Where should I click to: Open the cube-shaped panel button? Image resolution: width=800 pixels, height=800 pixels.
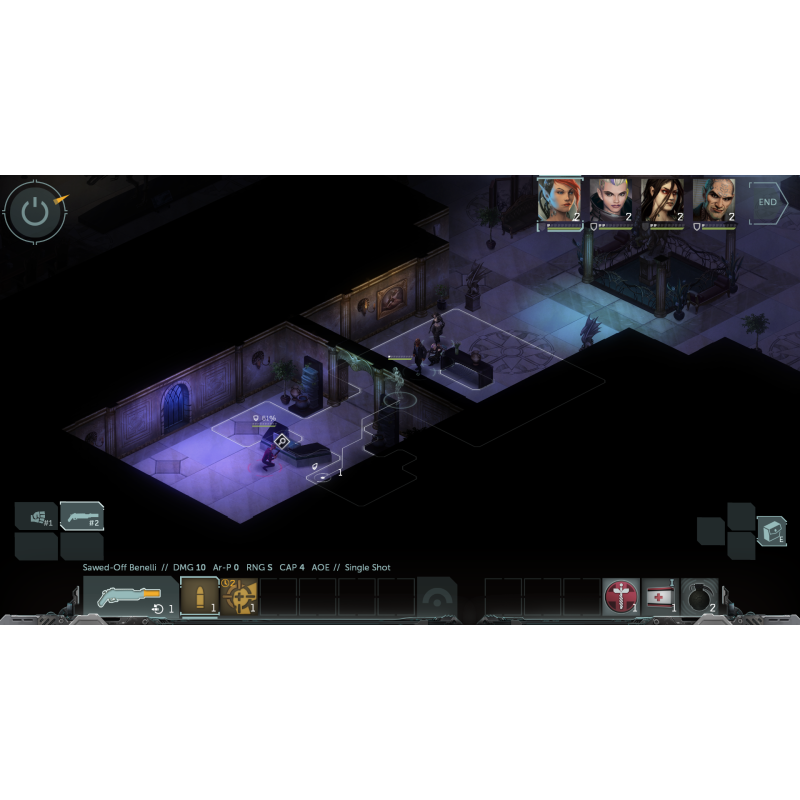771,531
